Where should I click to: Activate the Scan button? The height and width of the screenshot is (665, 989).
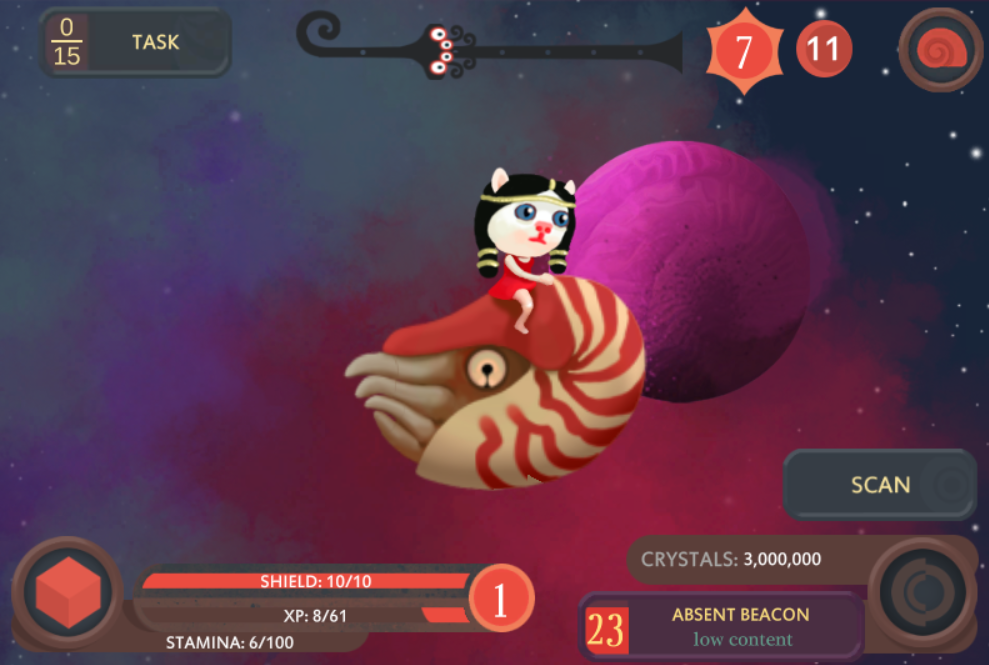[879, 485]
